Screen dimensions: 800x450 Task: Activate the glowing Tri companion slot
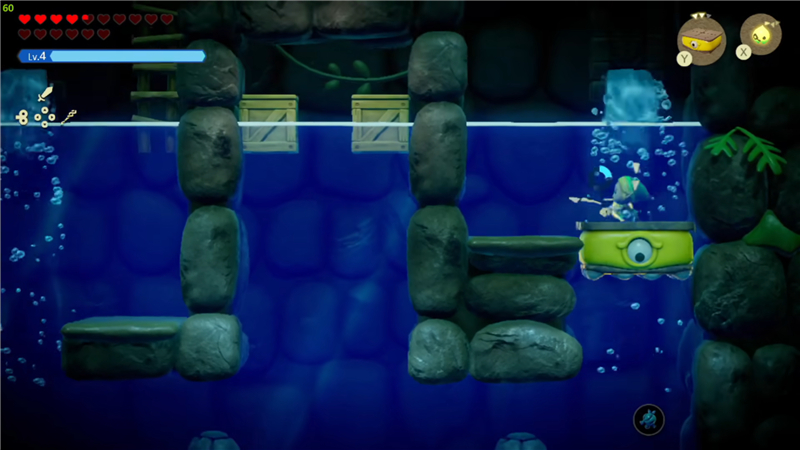pyautogui.click(x=761, y=34)
